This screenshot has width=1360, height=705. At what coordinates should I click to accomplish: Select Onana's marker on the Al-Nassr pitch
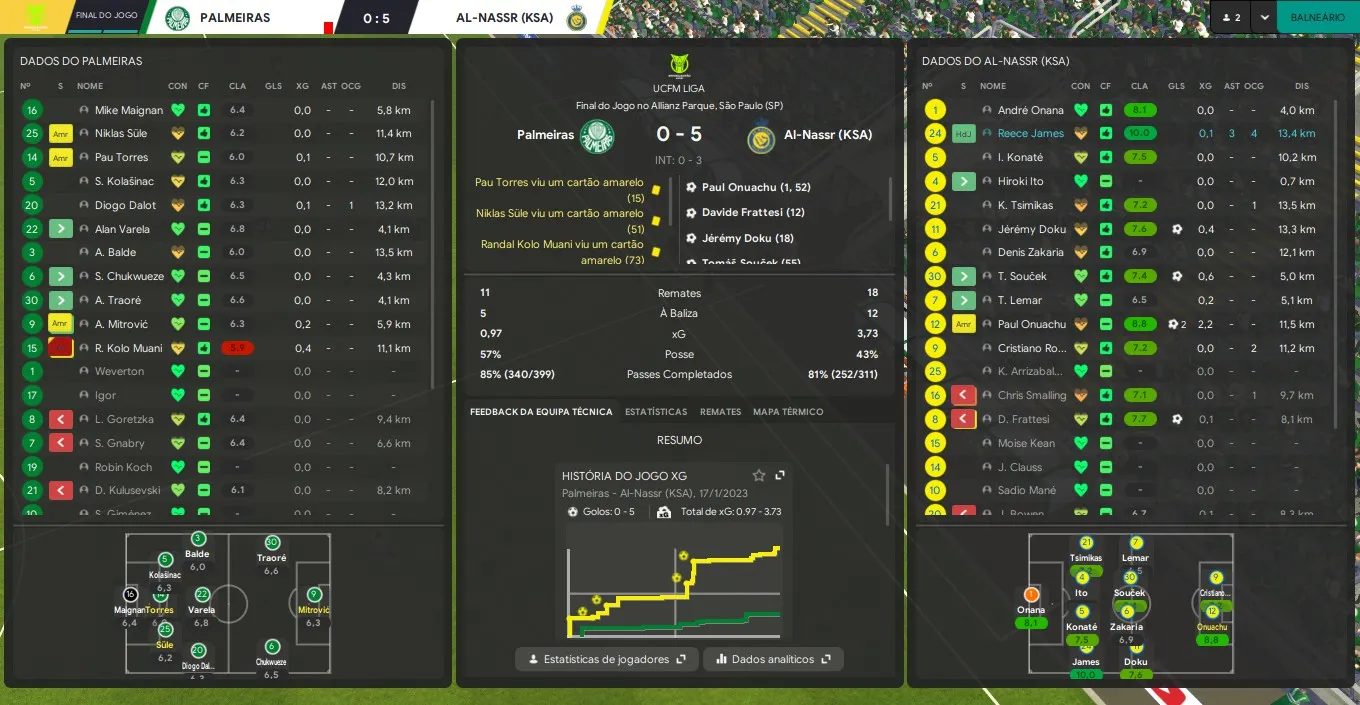1031,595
